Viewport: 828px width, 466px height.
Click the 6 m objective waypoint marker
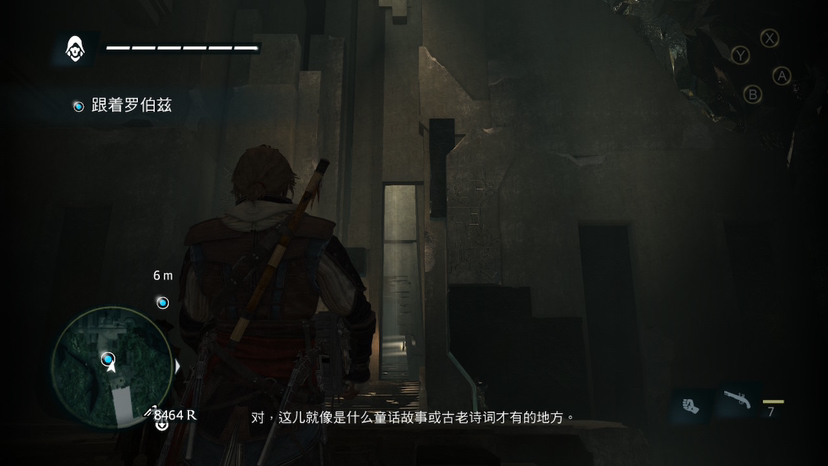(162, 302)
